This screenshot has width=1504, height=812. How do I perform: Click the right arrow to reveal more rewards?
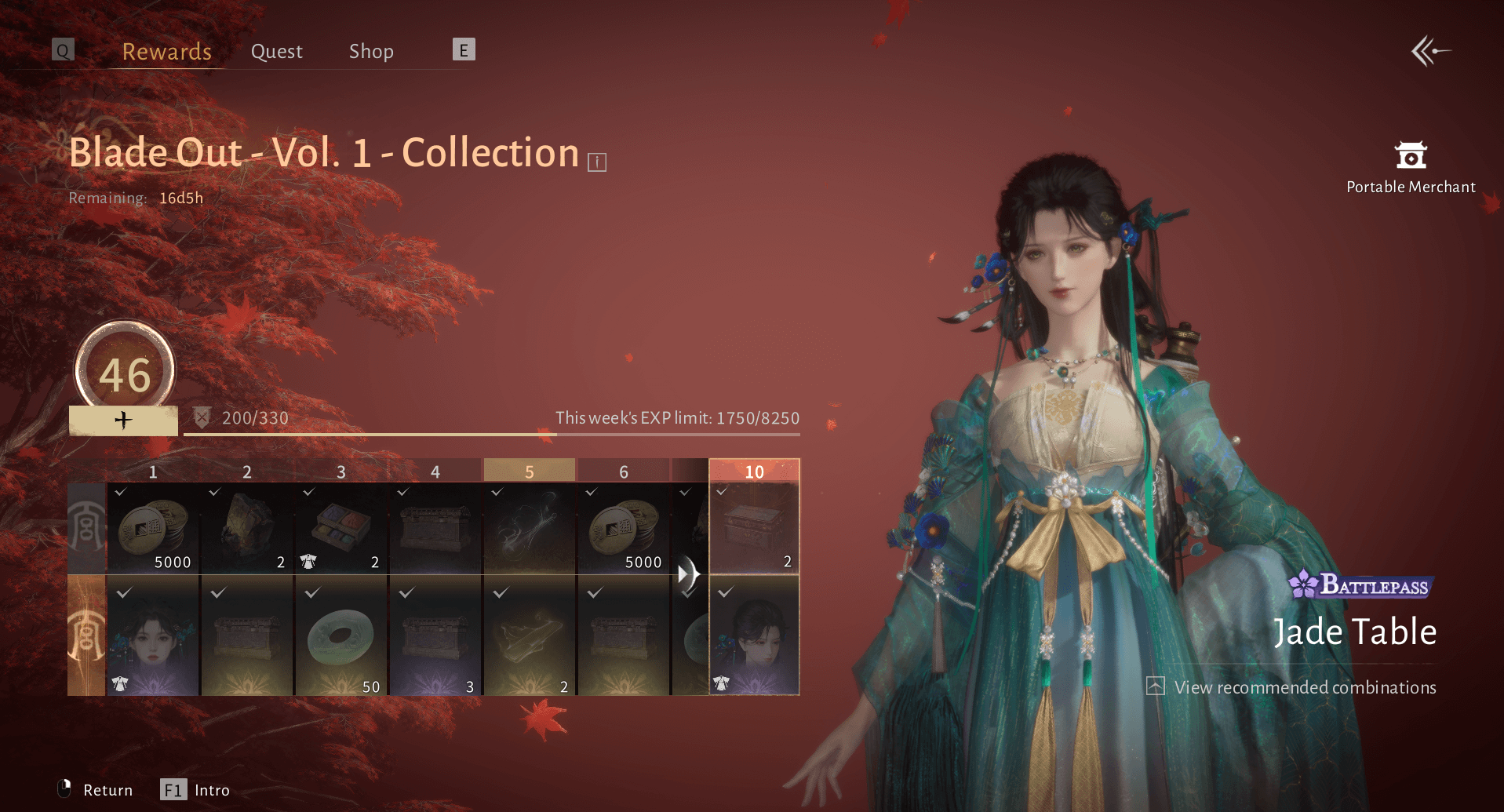point(690,573)
